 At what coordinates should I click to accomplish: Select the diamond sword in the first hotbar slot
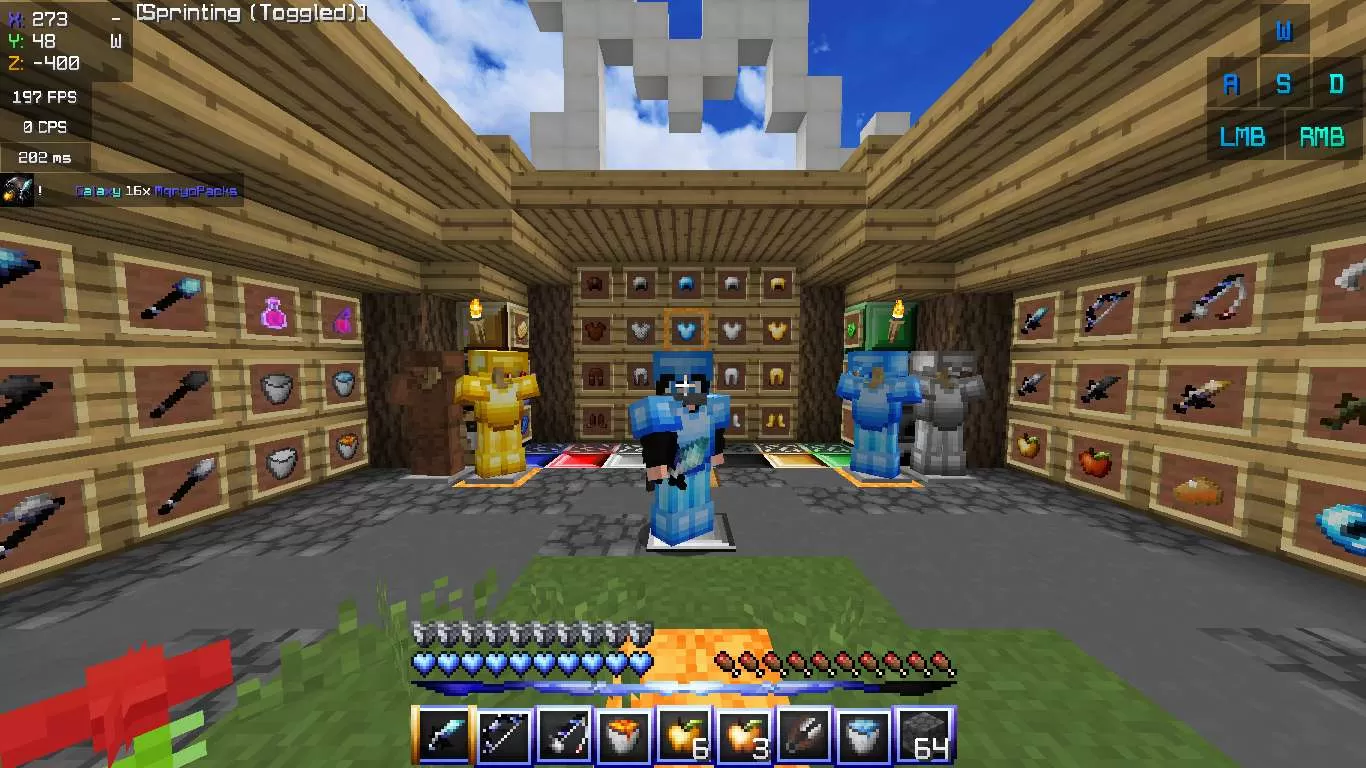pyautogui.click(x=443, y=735)
